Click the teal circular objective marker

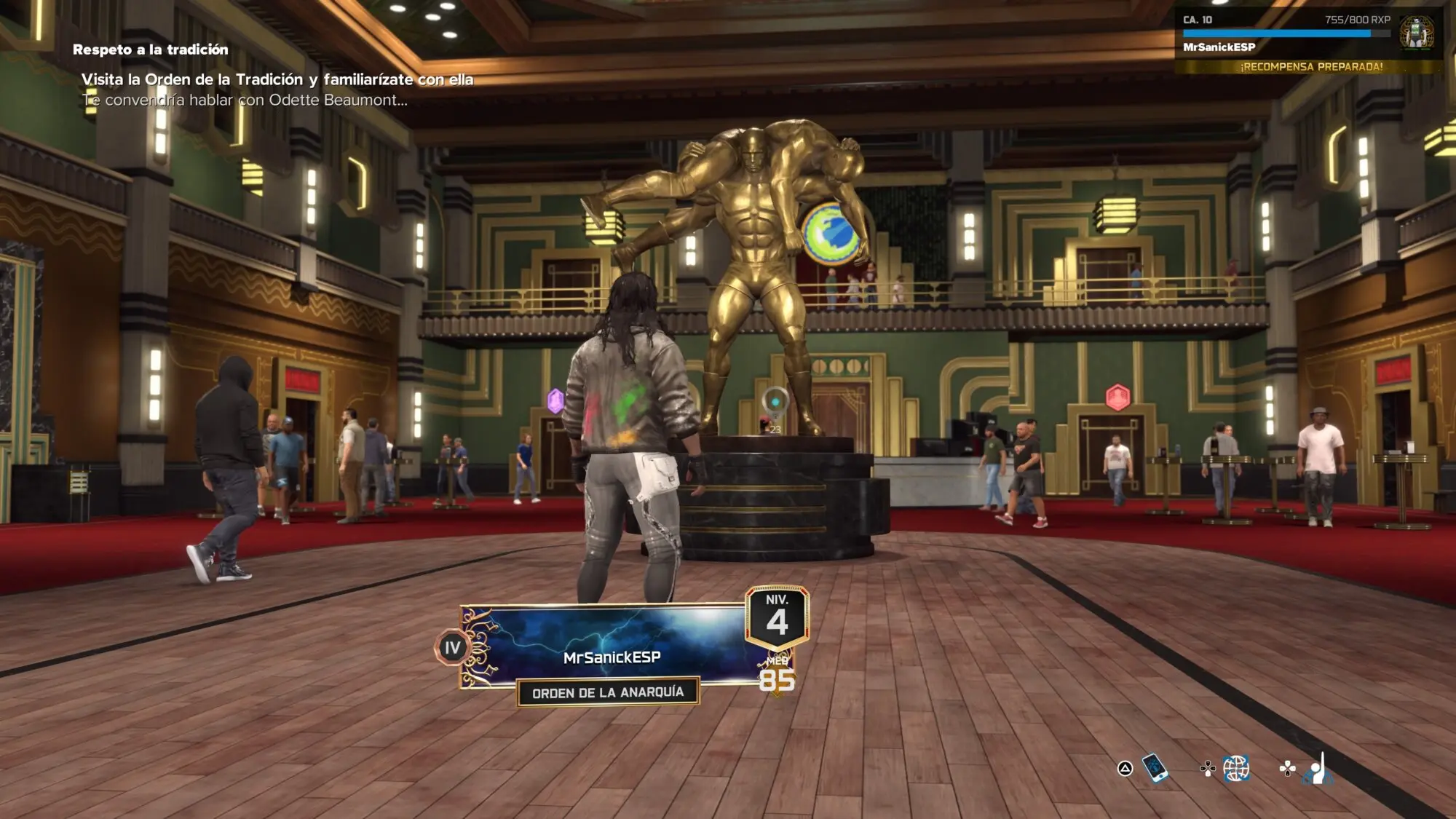click(775, 401)
